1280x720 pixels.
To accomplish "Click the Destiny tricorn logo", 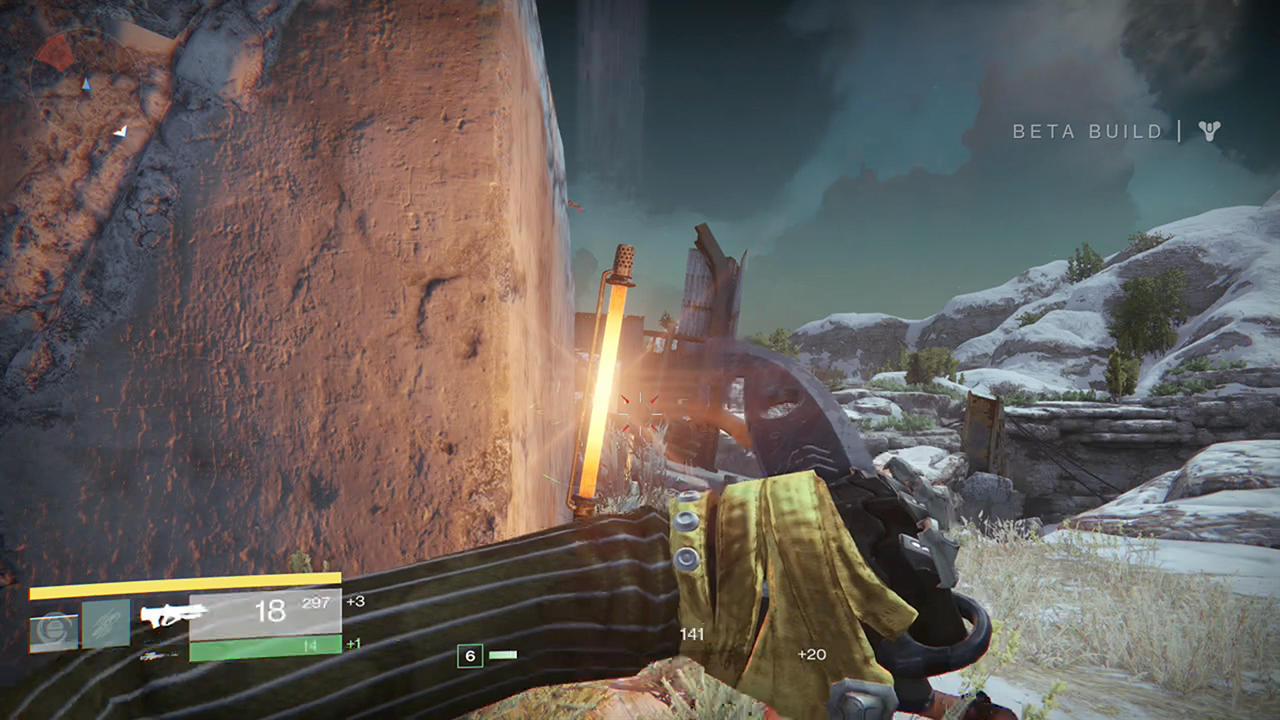I will point(1210,131).
